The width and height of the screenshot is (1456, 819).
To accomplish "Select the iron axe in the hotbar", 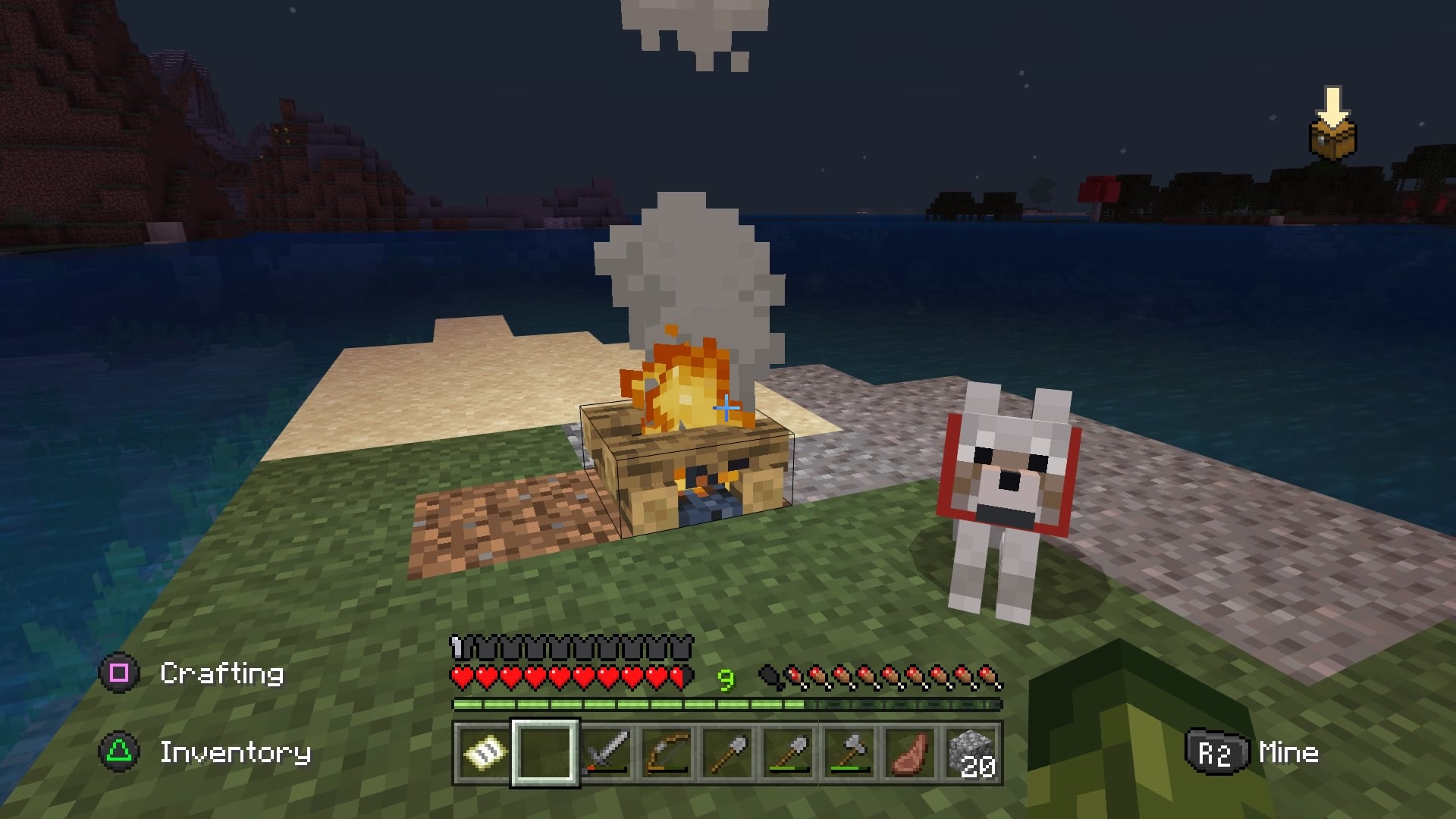I will [x=849, y=755].
